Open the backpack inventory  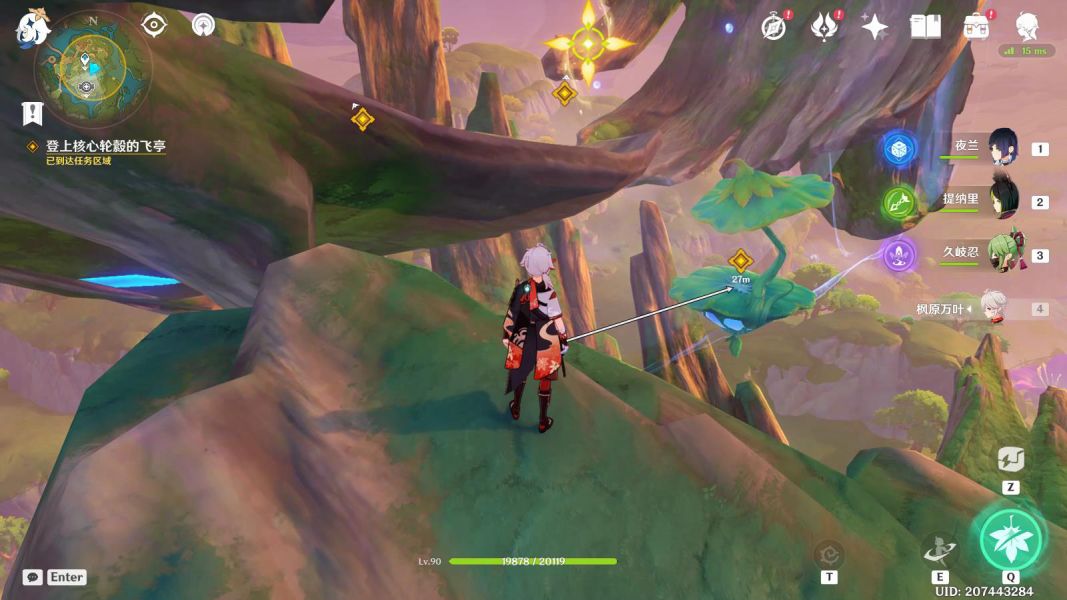click(976, 27)
